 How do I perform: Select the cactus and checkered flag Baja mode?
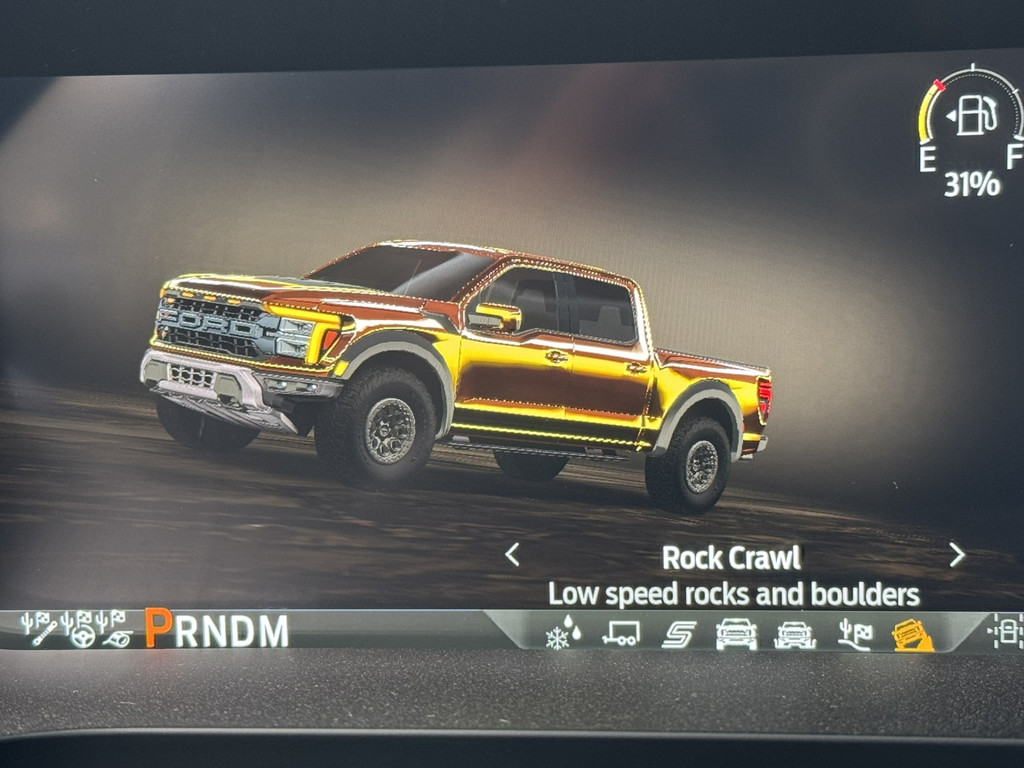[x=853, y=633]
